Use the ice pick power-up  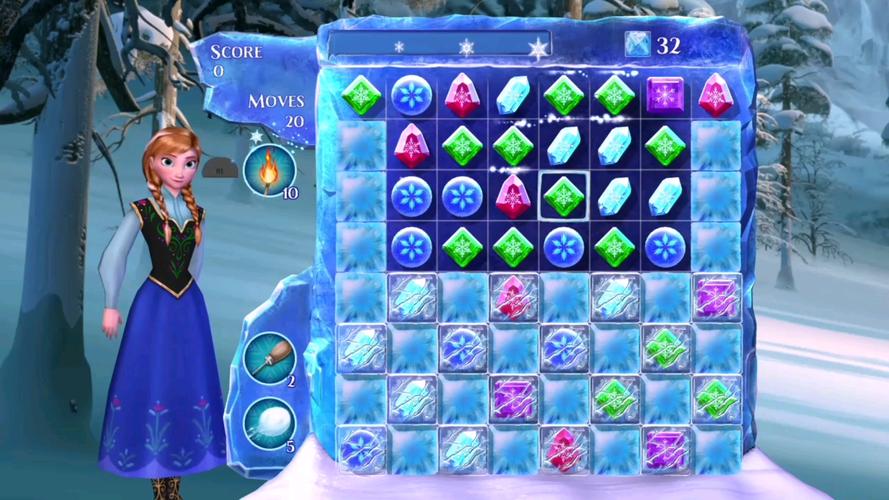[269, 358]
